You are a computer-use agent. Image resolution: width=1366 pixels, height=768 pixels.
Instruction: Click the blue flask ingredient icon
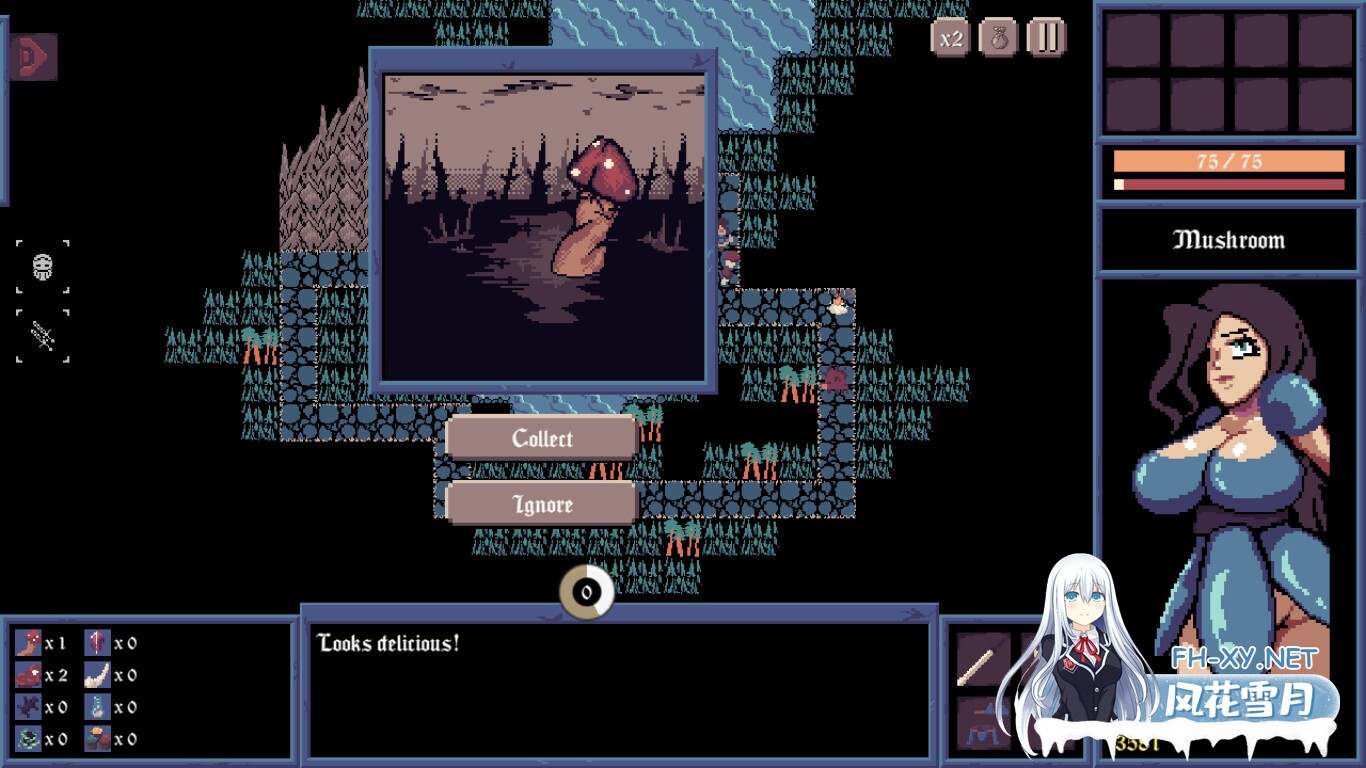tap(97, 707)
